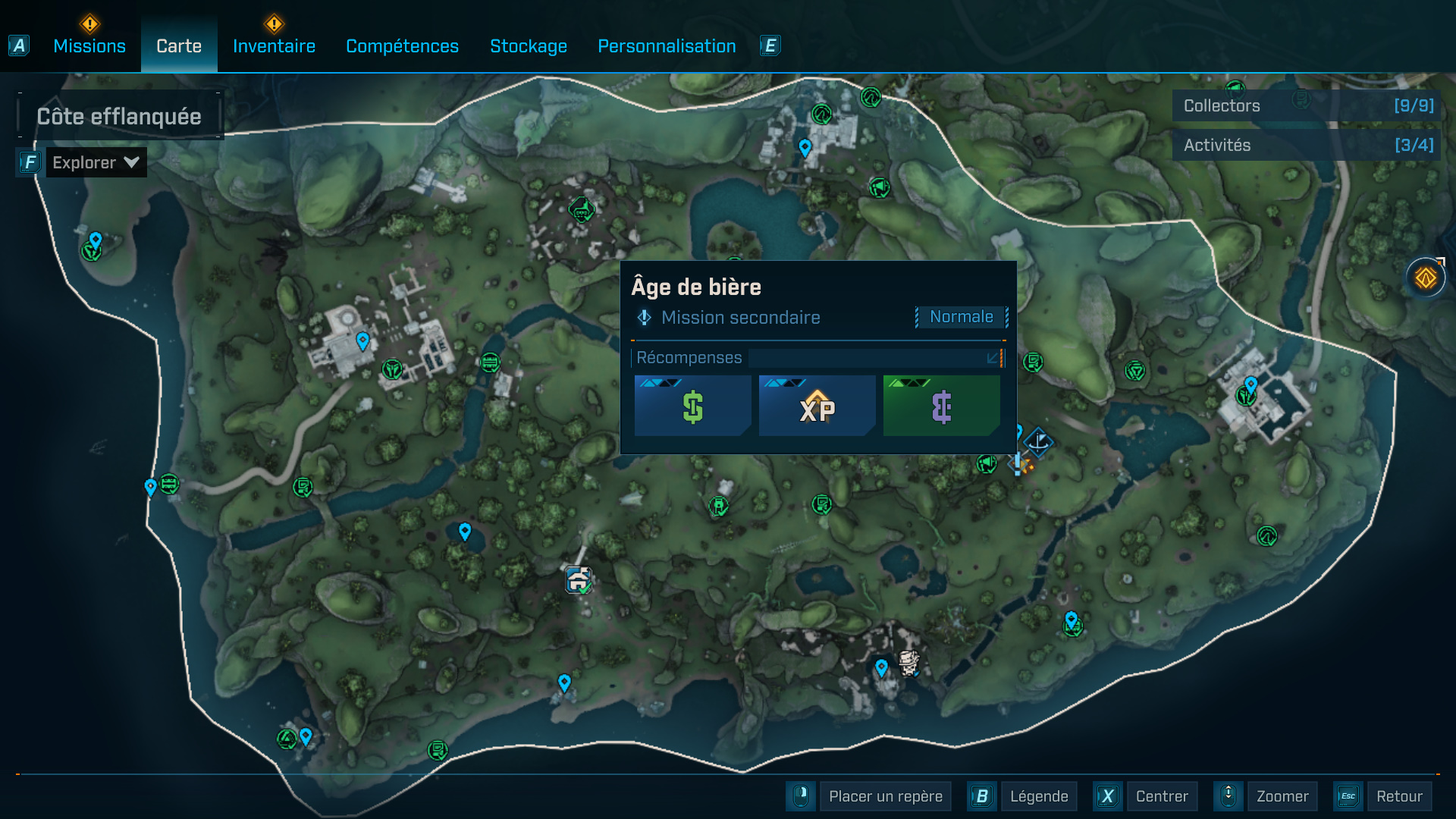Image resolution: width=1456 pixels, height=819 pixels.
Task: Go to the Stockage tab
Action: point(529,46)
